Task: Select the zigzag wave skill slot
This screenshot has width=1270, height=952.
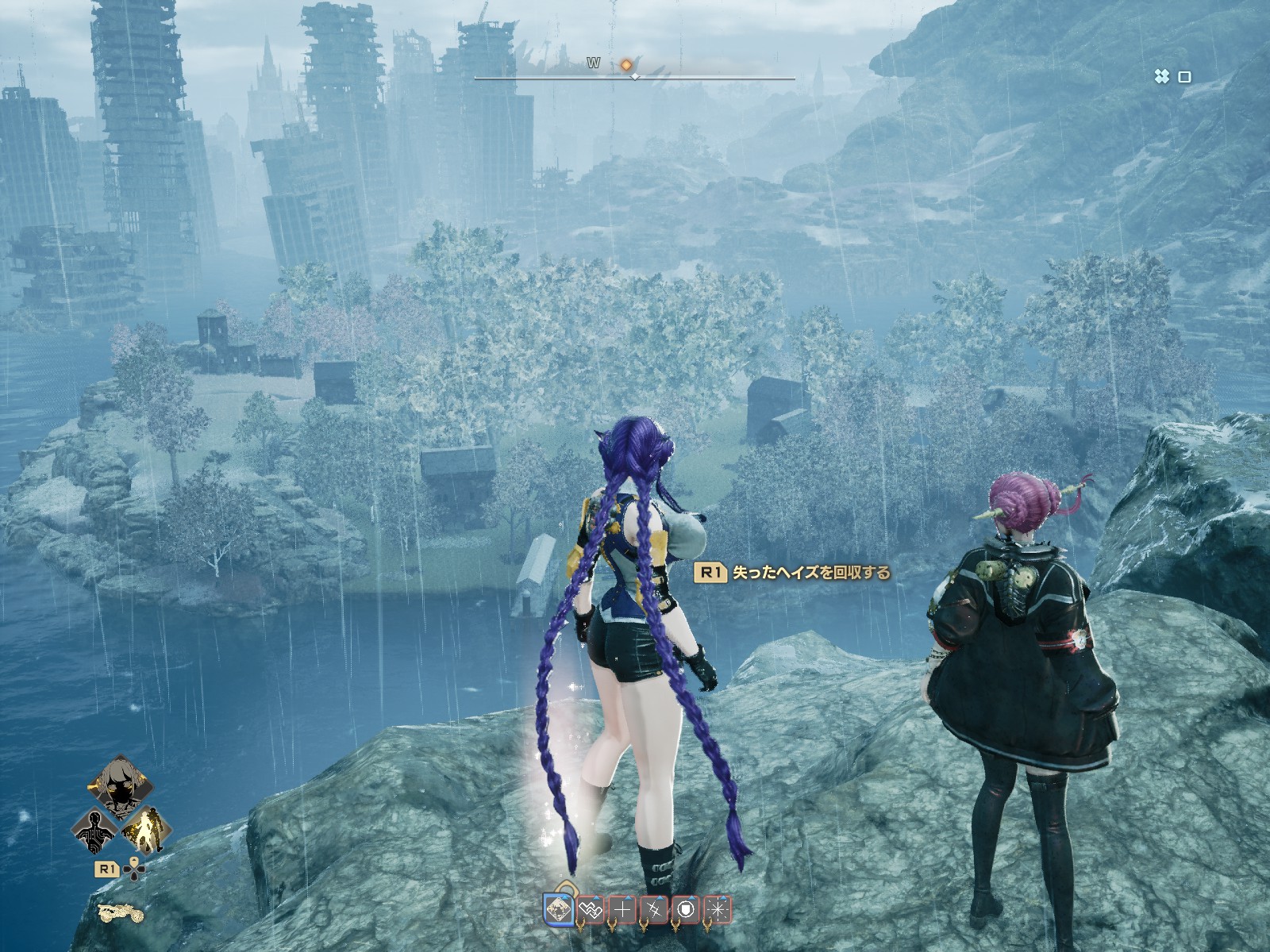Action: point(591,909)
